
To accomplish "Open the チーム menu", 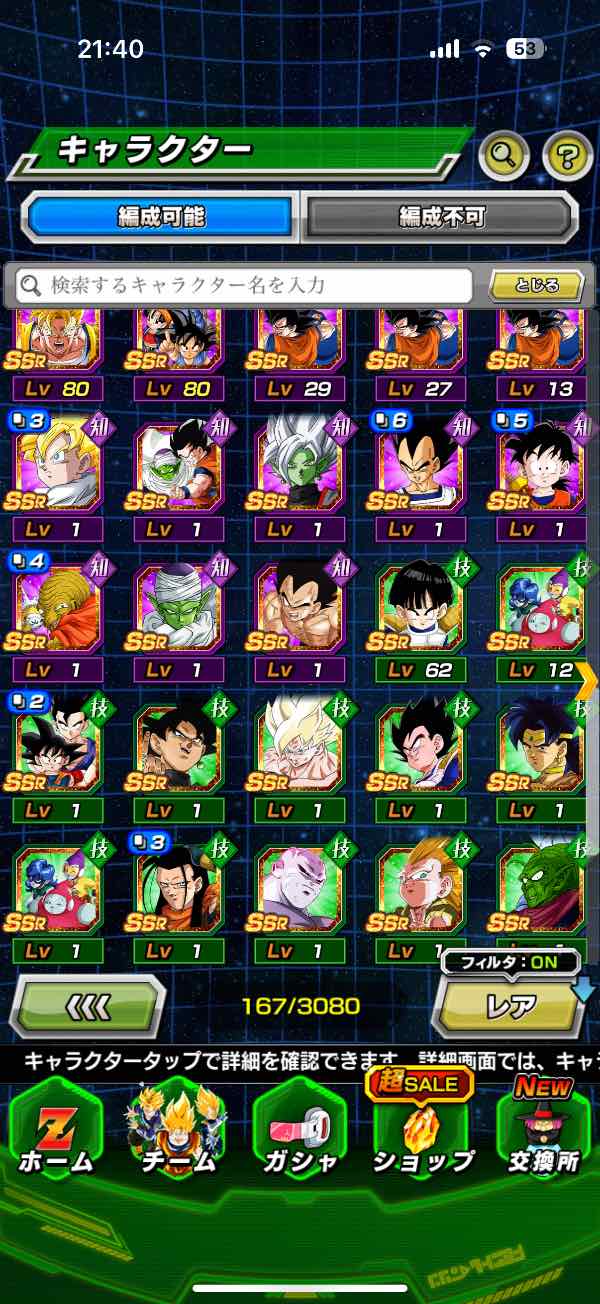I will (x=177, y=1130).
